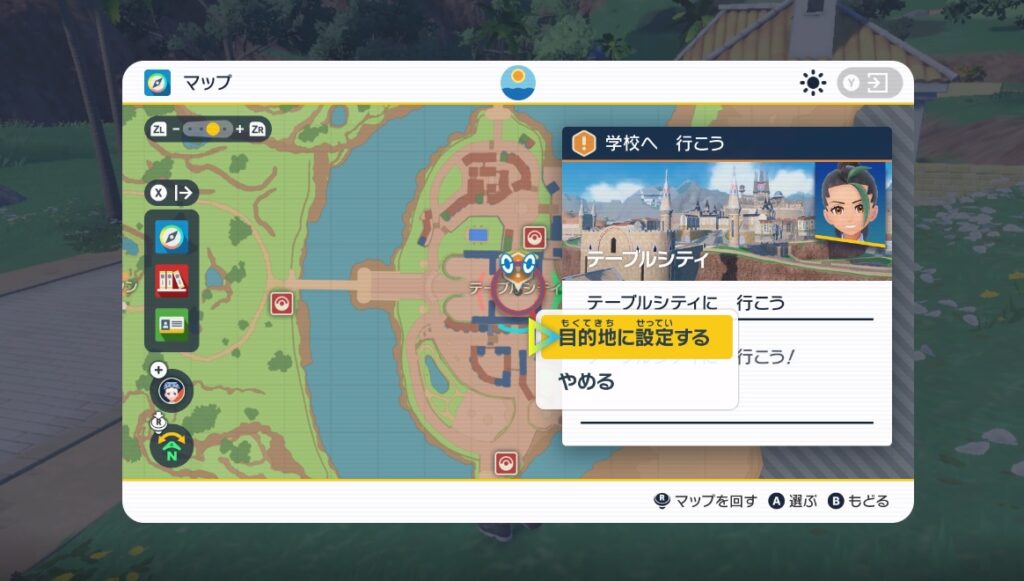Image resolution: width=1024 pixels, height=581 pixels.
Task: Center map on the player portrait icon
Action: coord(172,393)
